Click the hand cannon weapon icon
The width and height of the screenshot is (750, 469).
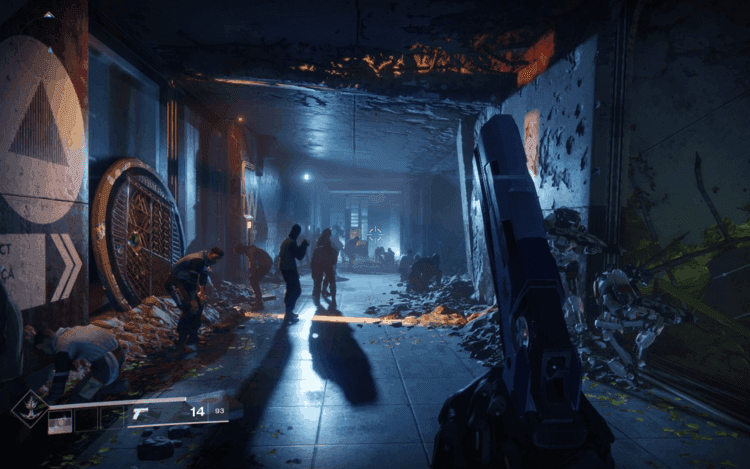point(140,413)
